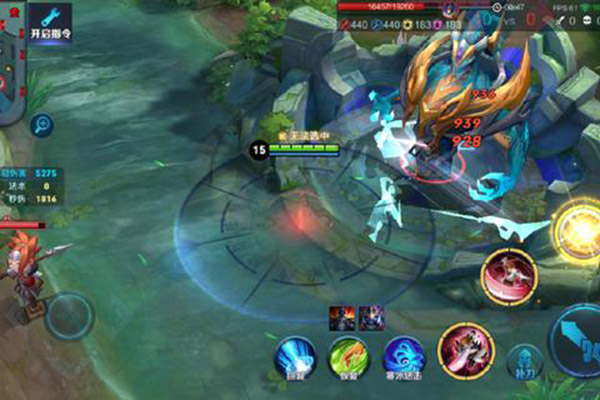
Task: Use the 回城 recall spell
Action: coord(295,357)
